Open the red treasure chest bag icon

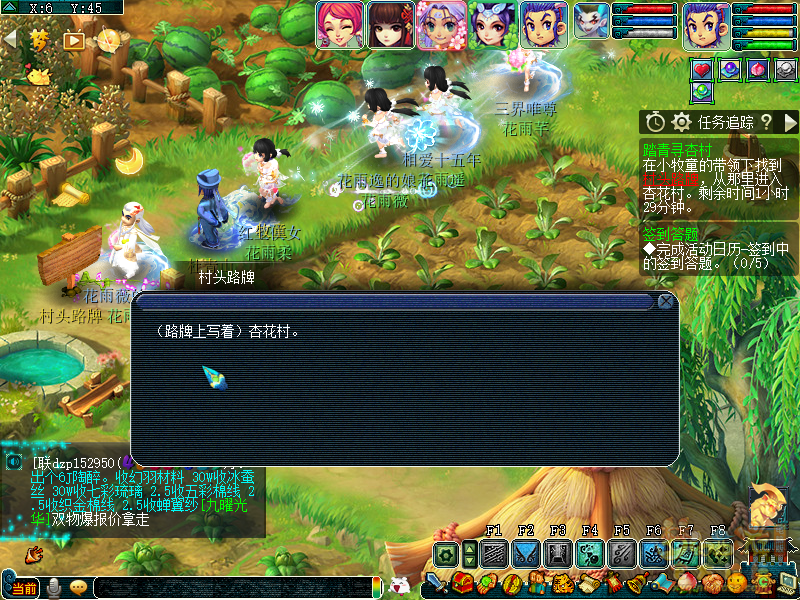click(x=461, y=583)
